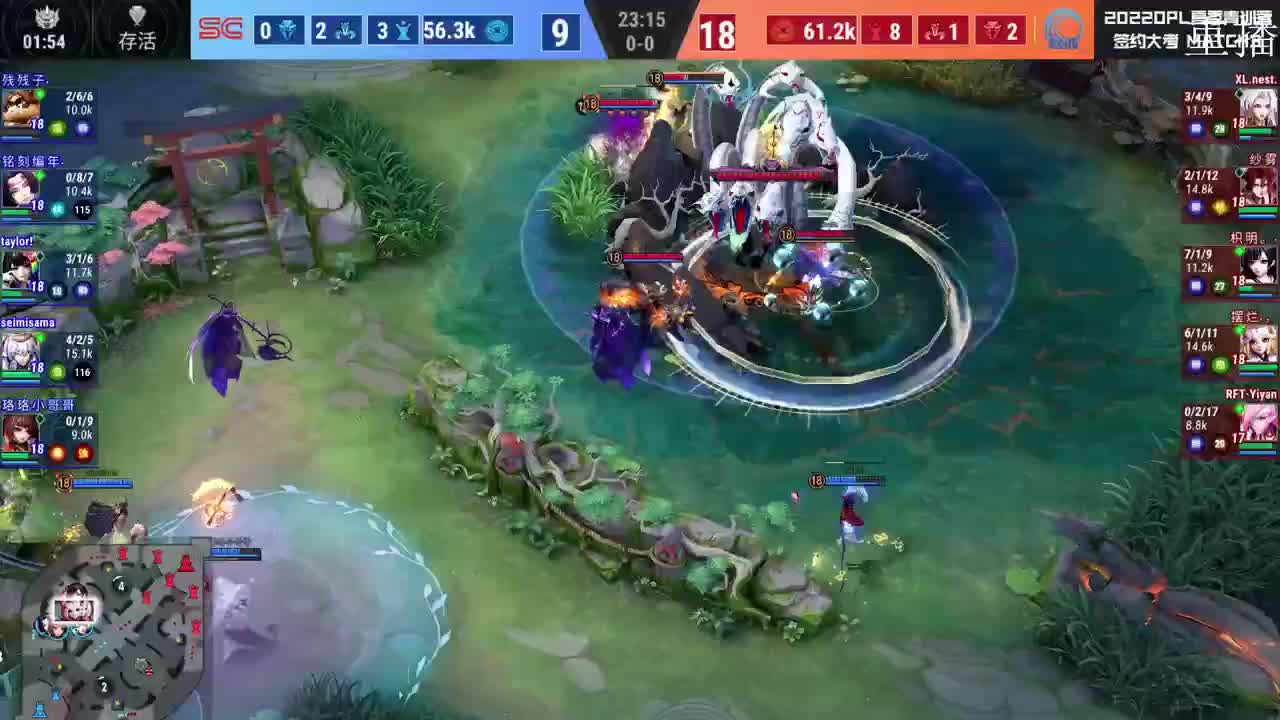Click the red team gold coin icon
Screen dimensions: 1280x720
coord(781,31)
